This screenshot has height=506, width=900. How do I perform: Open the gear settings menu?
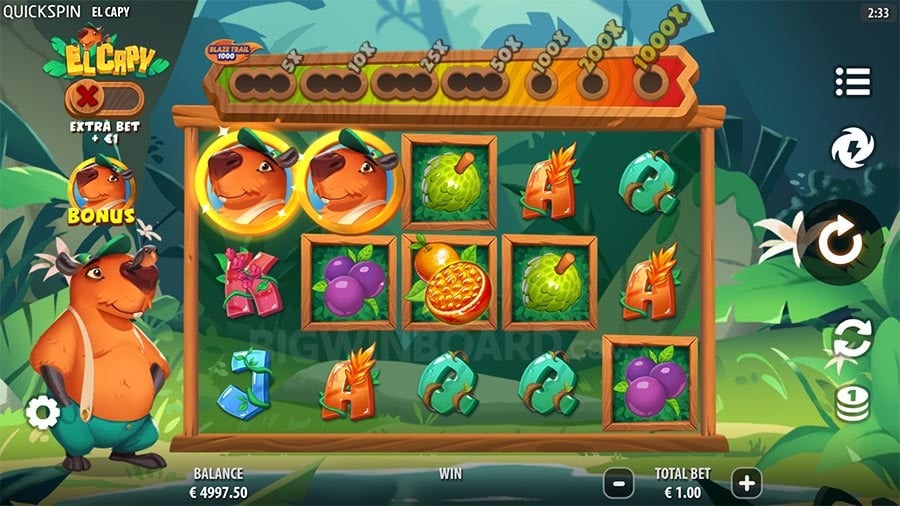click(x=43, y=411)
